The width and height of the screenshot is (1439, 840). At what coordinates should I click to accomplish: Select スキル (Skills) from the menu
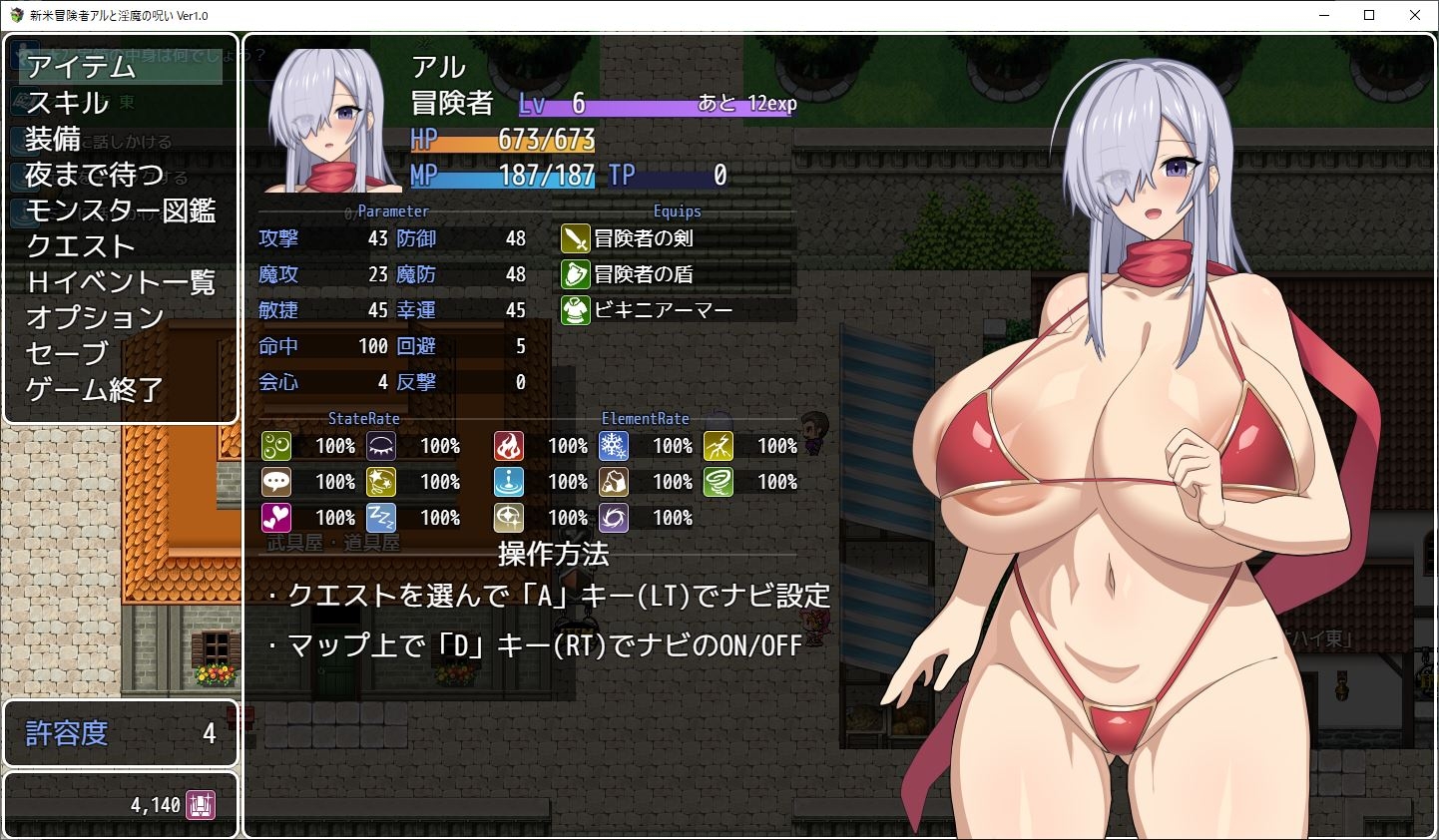click(x=68, y=103)
